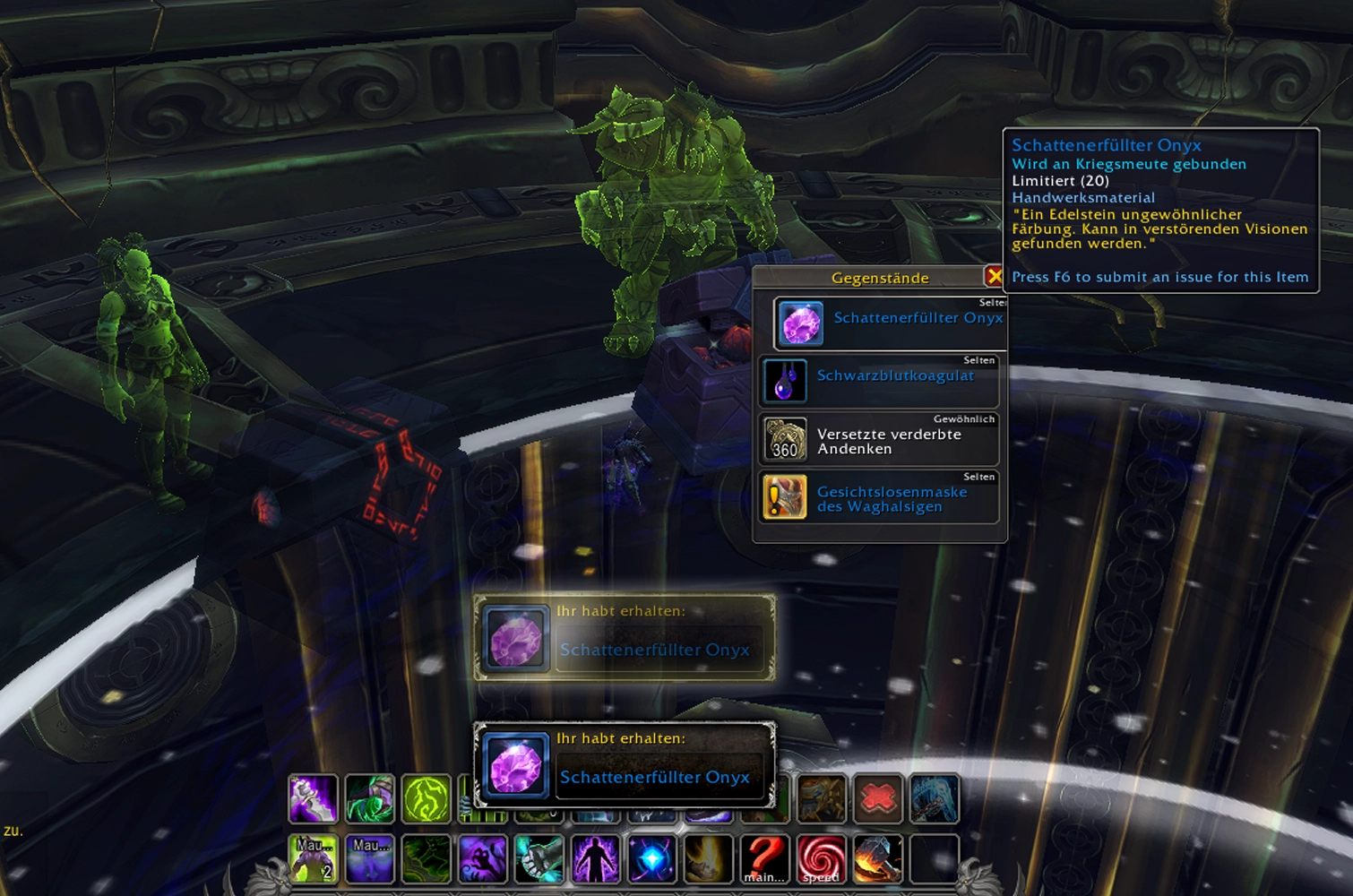Take the Schwarzblutkoagulat loot item

click(x=878, y=381)
